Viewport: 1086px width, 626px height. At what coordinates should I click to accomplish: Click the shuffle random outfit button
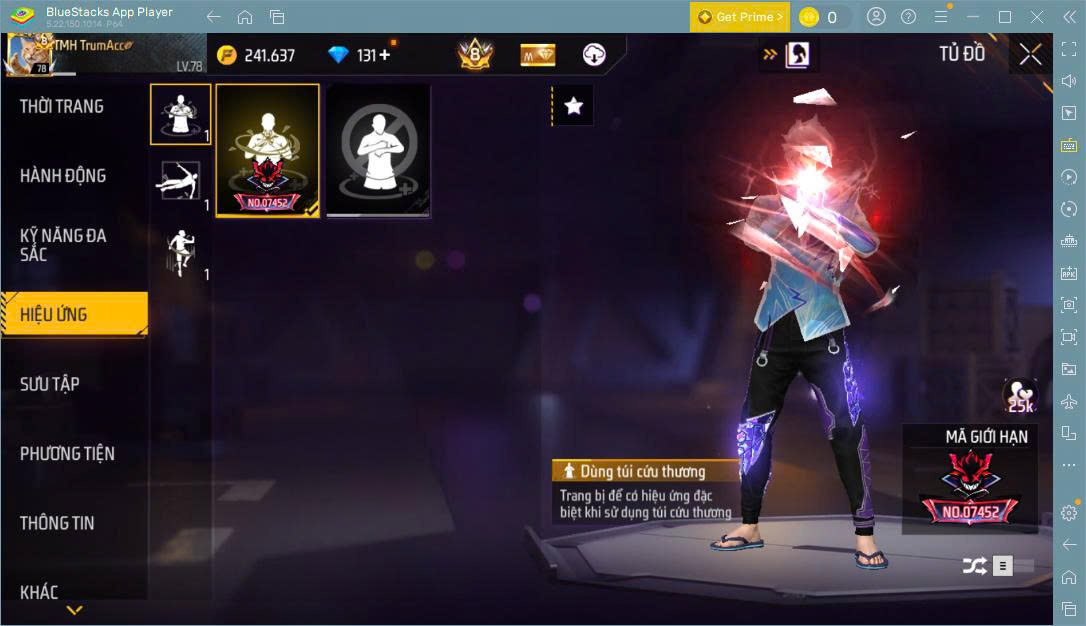(974, 566)
